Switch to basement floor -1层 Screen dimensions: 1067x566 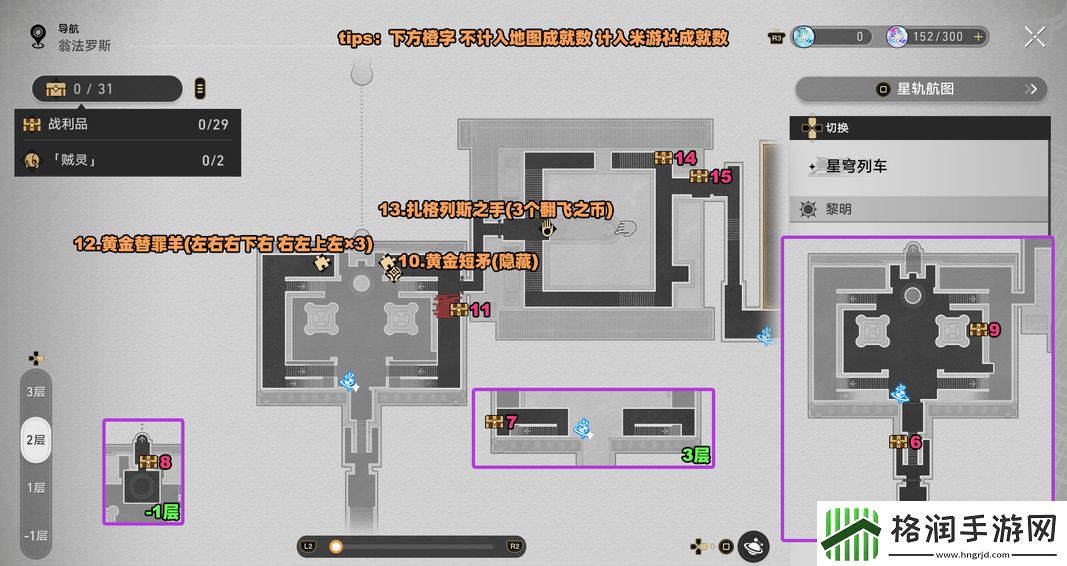click(36, 534)
